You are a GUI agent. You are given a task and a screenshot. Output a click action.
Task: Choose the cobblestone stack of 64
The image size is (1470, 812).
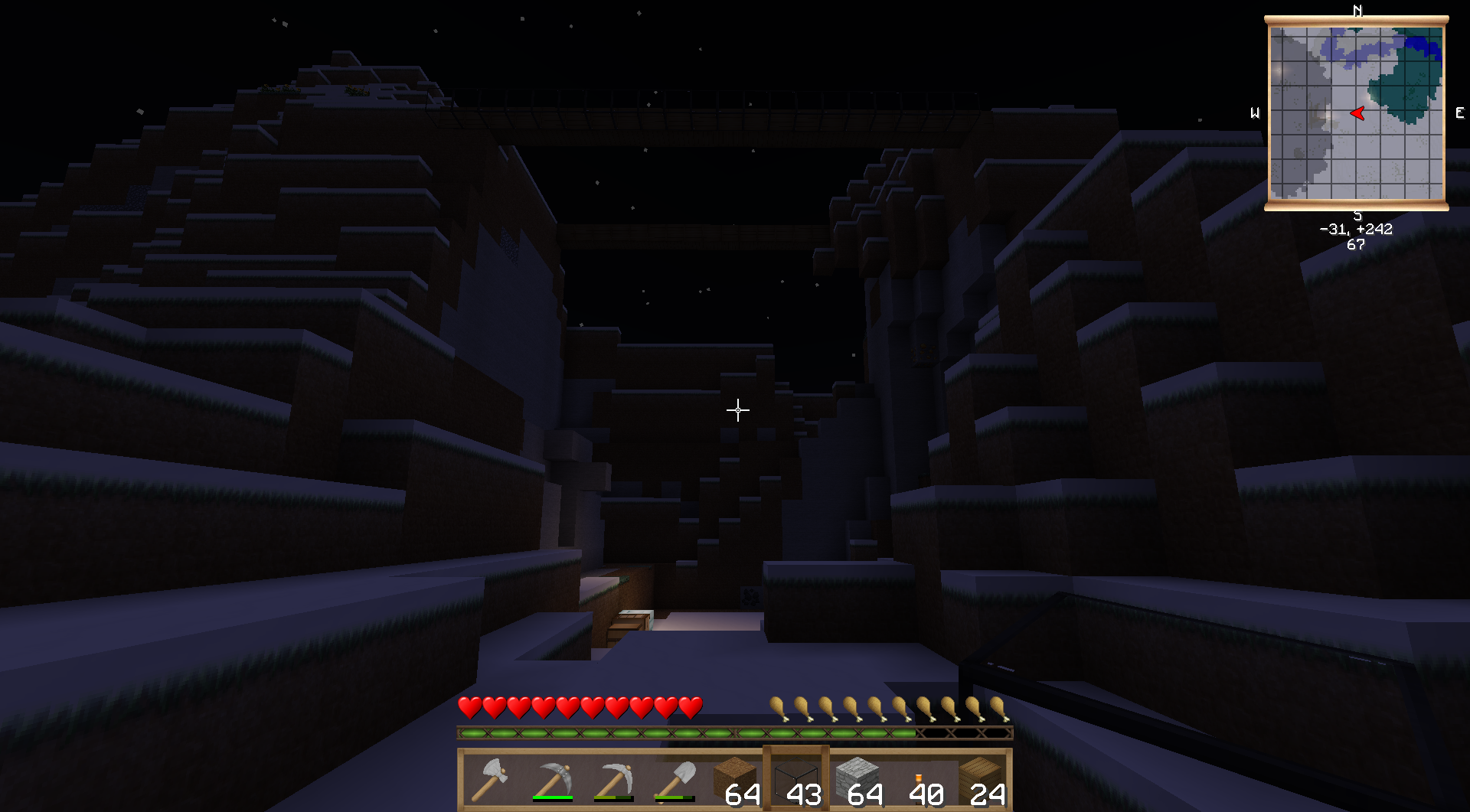(858, 781)
